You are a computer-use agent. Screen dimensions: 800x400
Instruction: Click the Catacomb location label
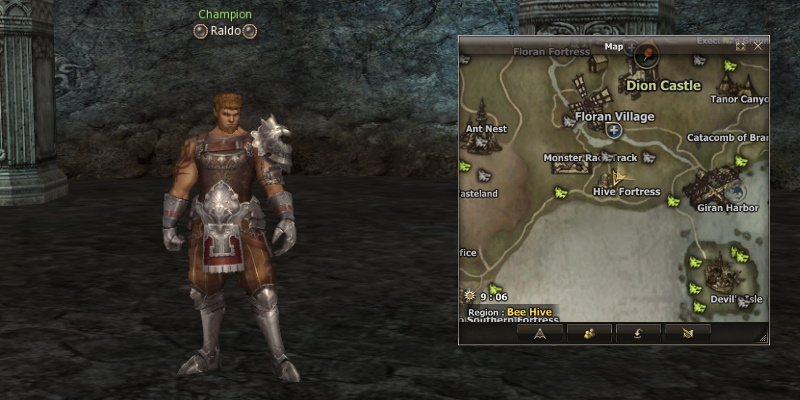point(726,137)
